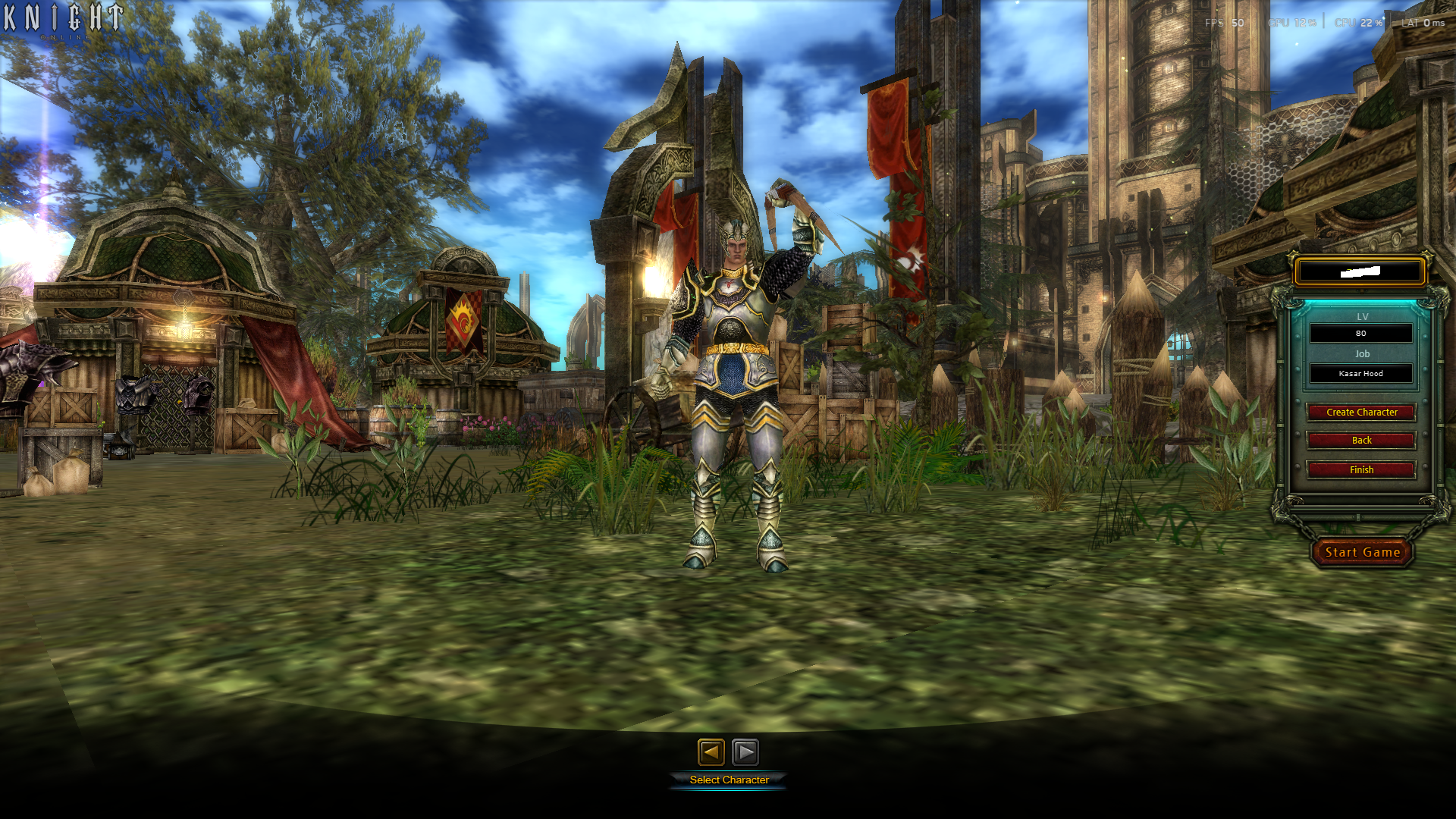Viewport: 1456px width, 819px height.
Task: Click the Back button
Action: point(1360,440)
